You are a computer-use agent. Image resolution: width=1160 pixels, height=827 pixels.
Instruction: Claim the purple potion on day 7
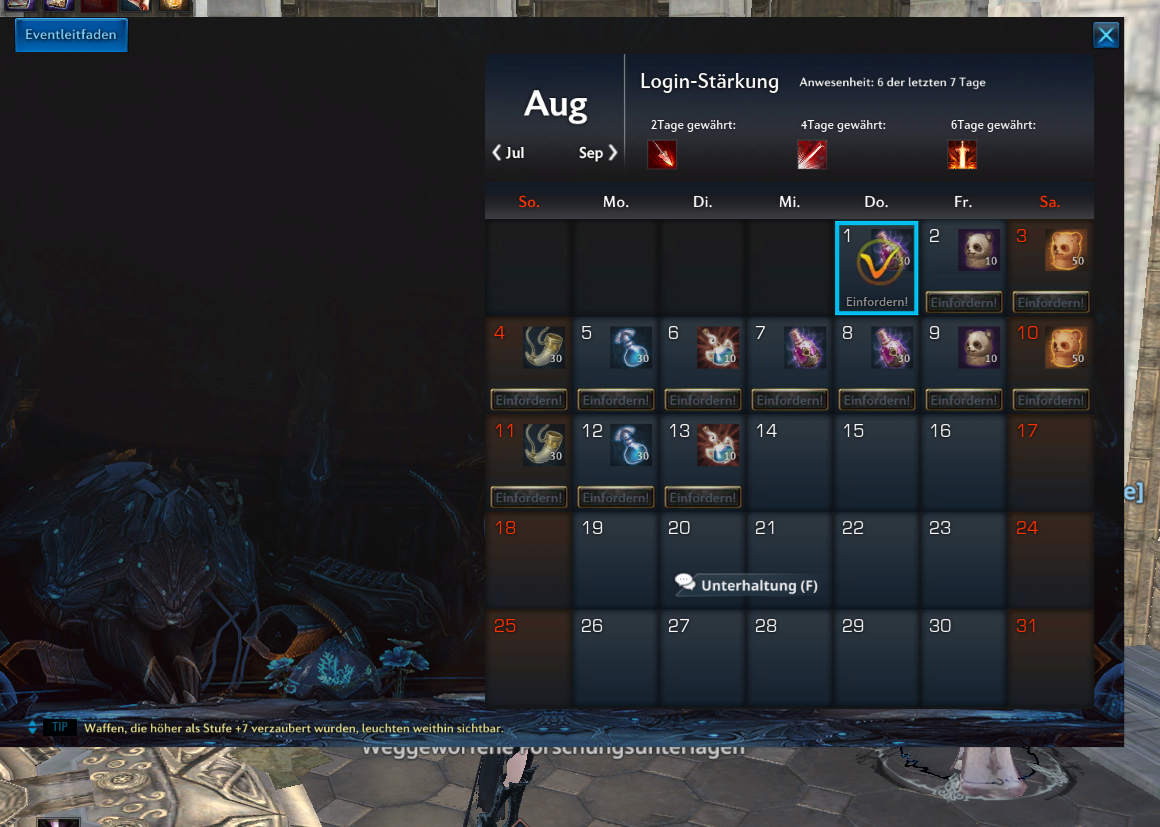(790, 400)
